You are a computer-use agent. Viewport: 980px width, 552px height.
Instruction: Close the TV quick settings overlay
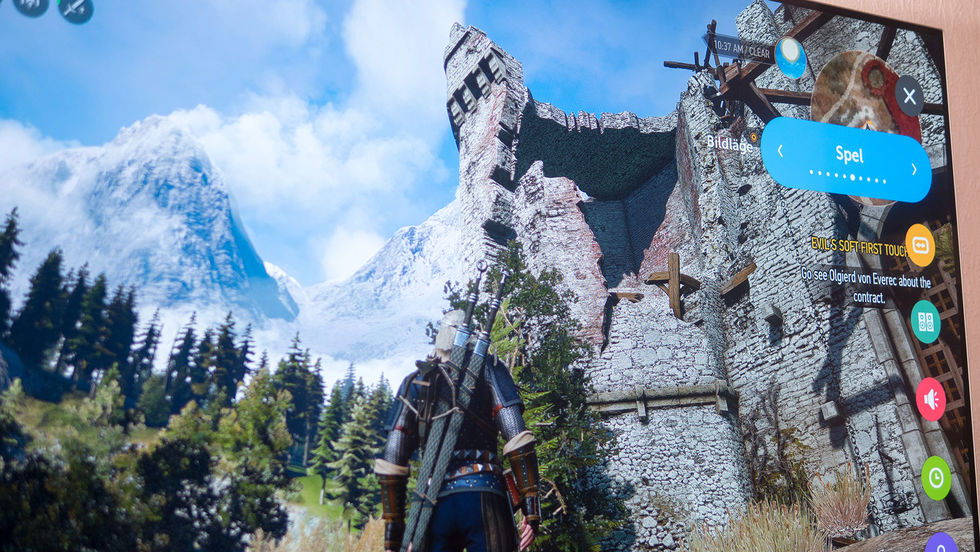tap(908, 96)
